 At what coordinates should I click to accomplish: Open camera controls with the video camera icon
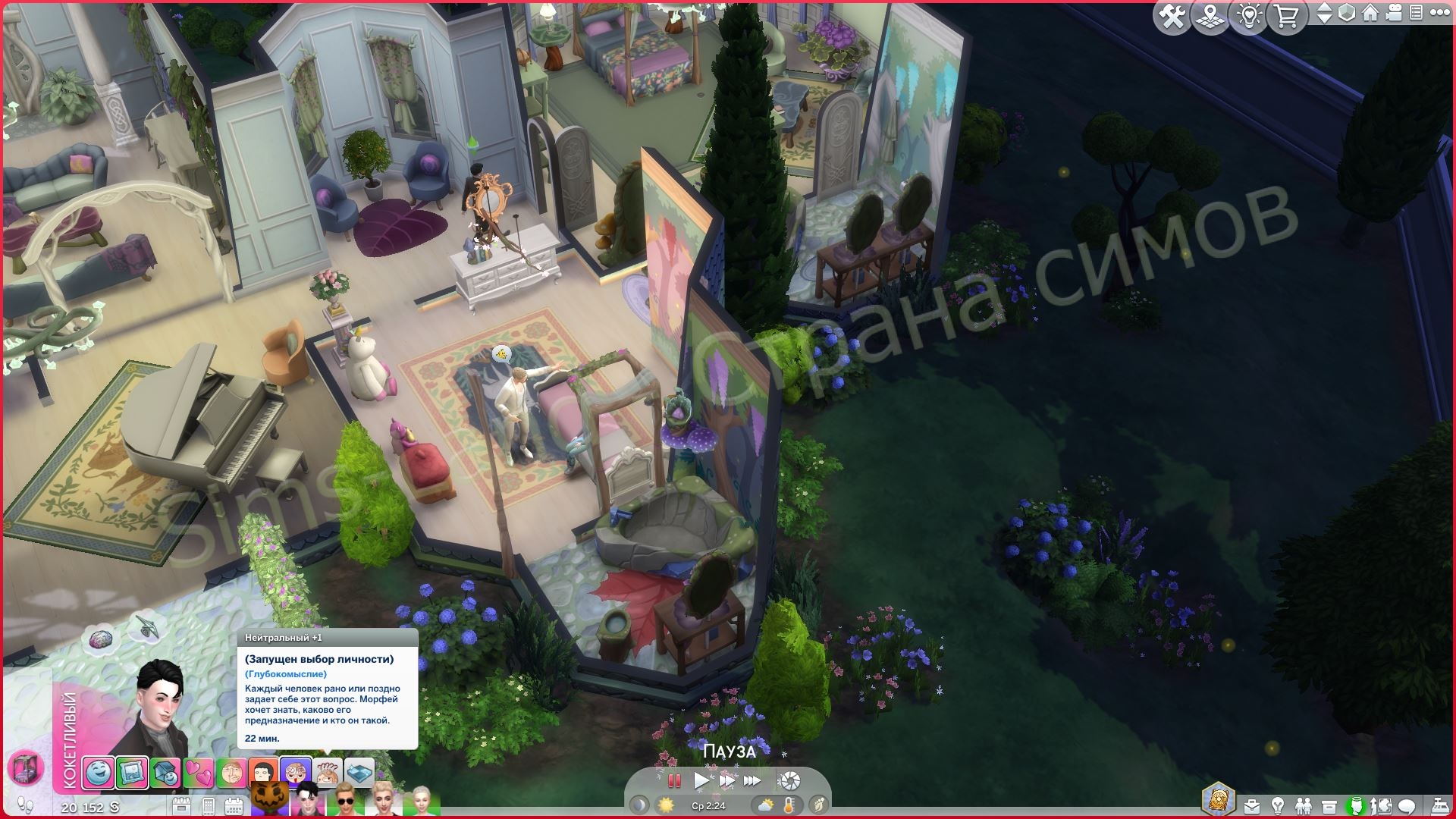click(1395, 14)
